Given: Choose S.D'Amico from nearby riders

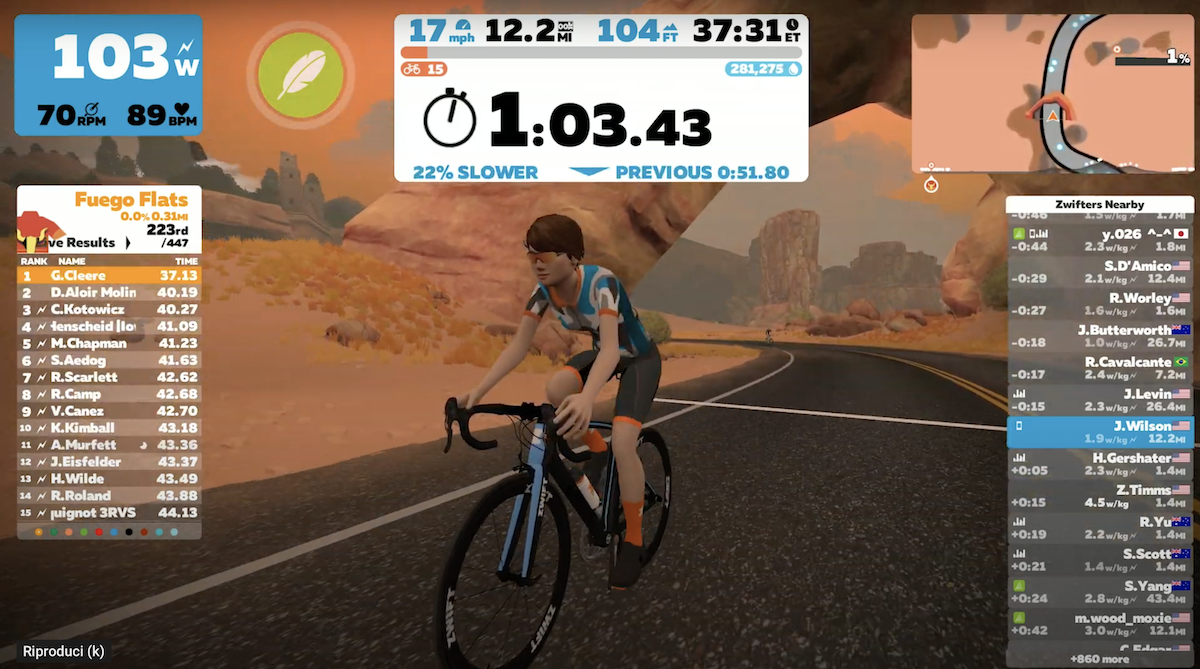Looking at the screenshot, I should point(1100,272).
